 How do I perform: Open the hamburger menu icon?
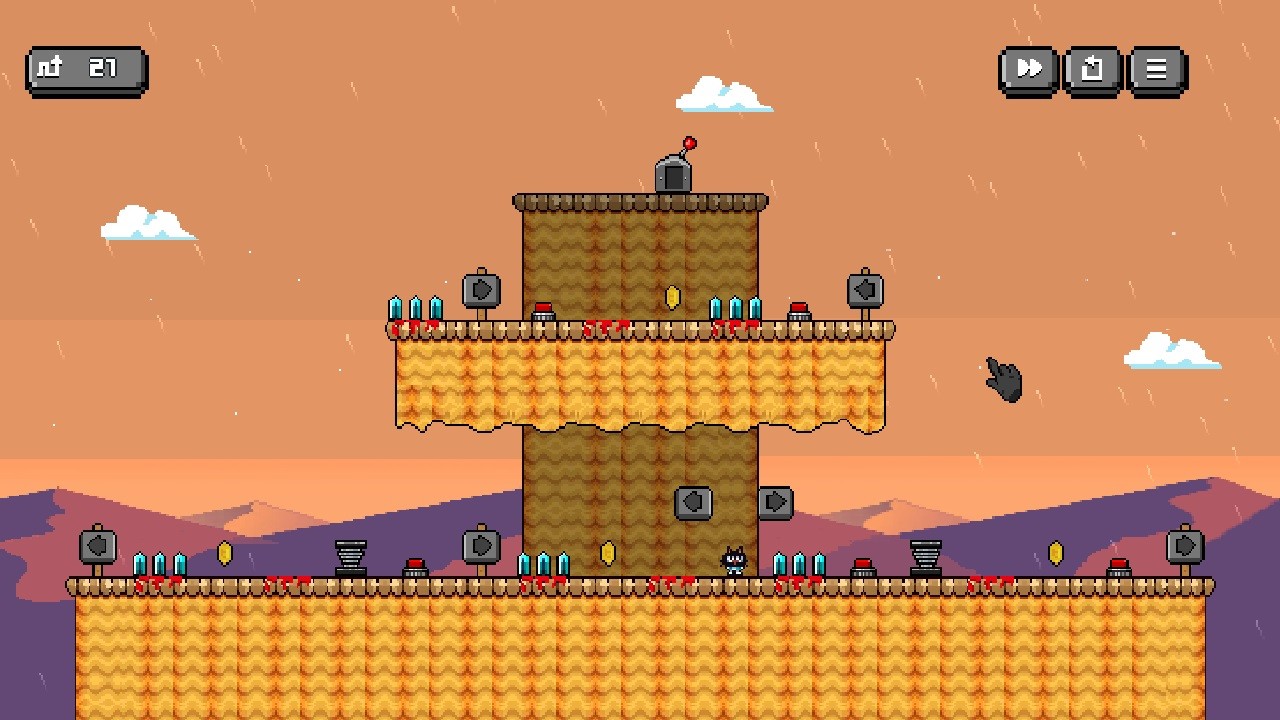point(1156,69)
